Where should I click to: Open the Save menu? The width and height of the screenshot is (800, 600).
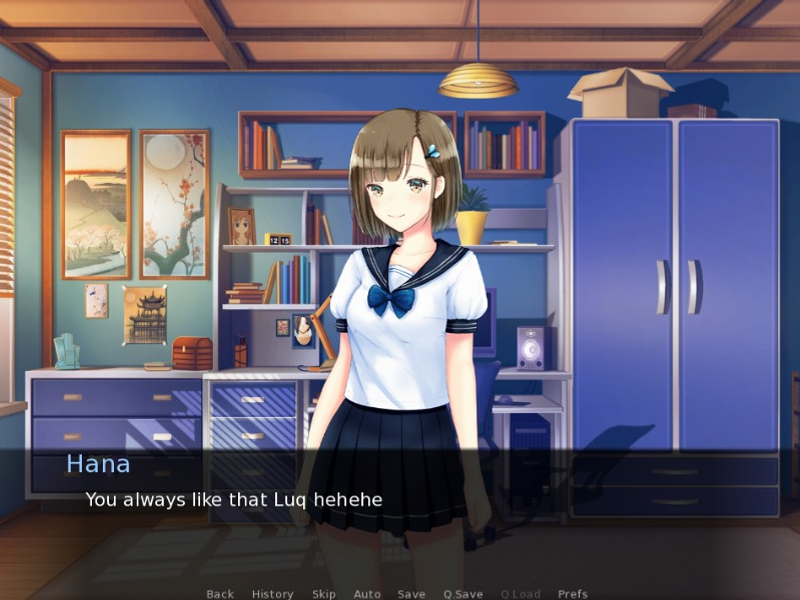pyautogui.click(x=411, y=594)
